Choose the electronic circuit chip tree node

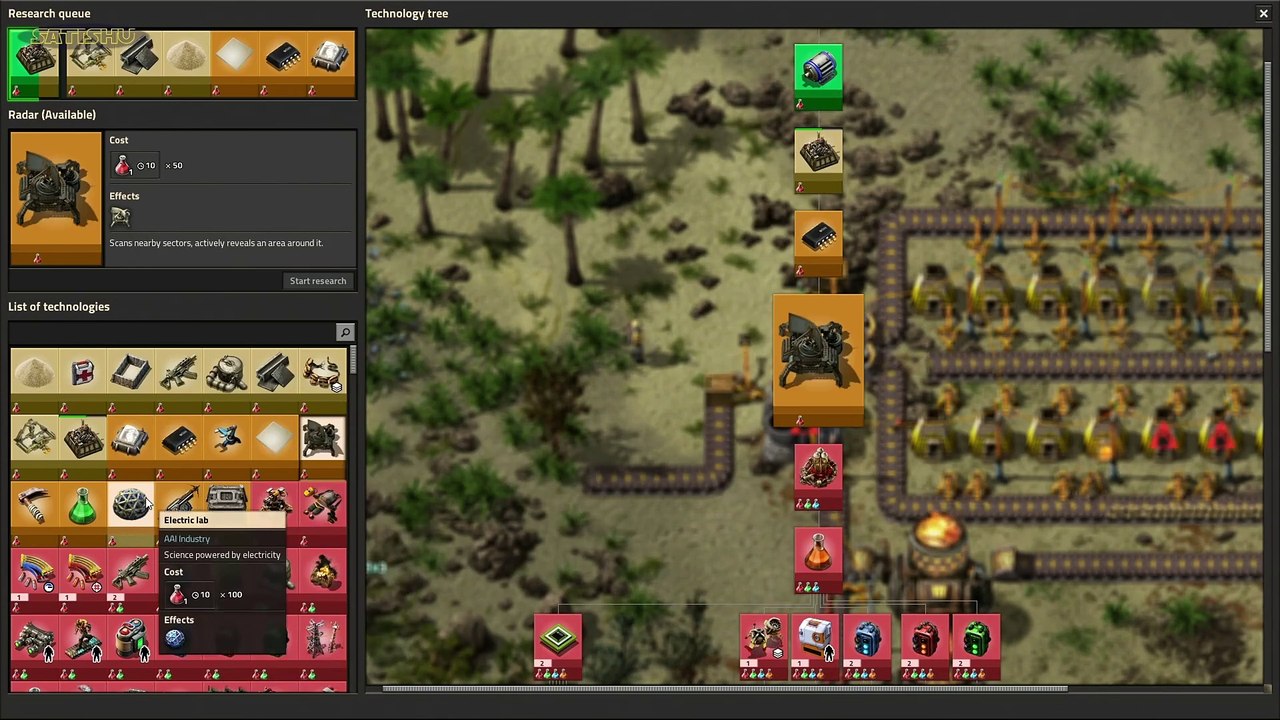click(x=818, y=237)
